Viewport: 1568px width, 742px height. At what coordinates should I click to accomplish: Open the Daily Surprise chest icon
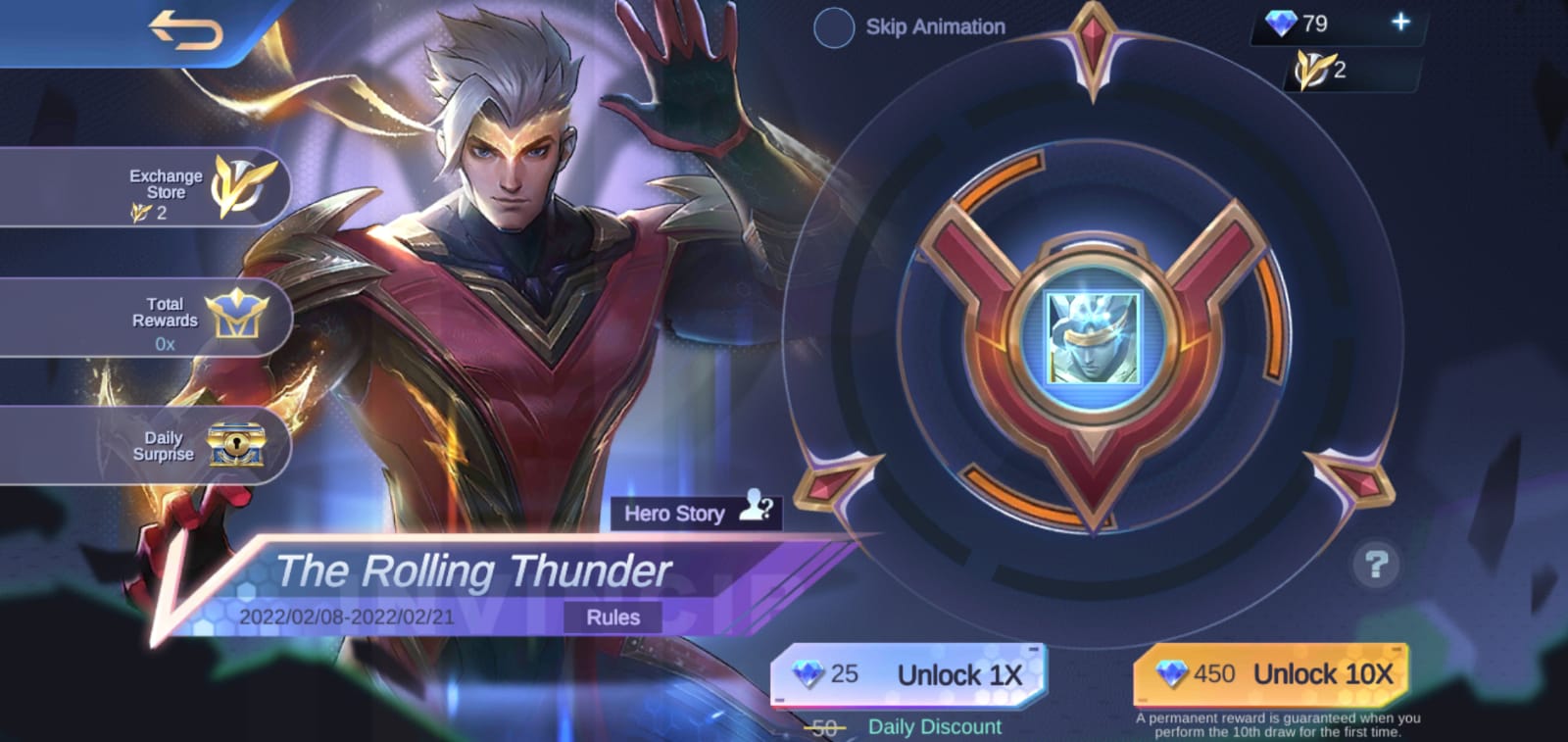pos(237,446)
